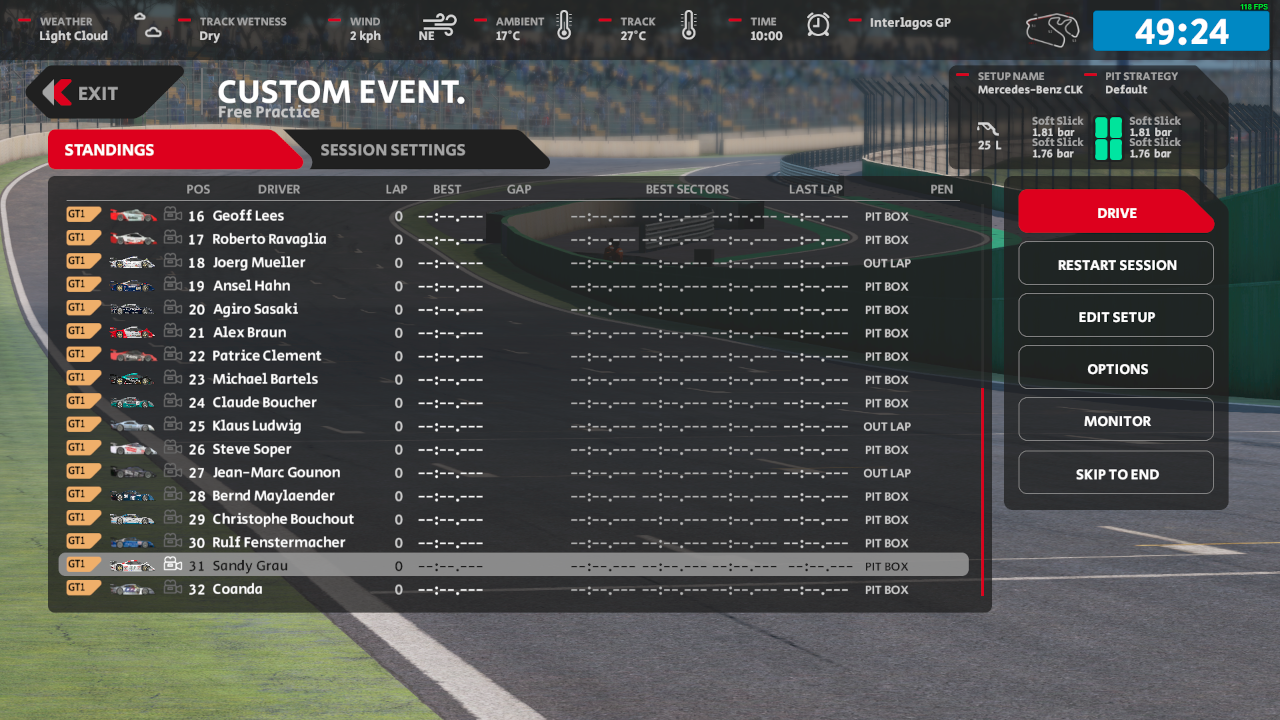Click Bernd Maylaender's row
The image size is (1280, 720).
[273, 496]
